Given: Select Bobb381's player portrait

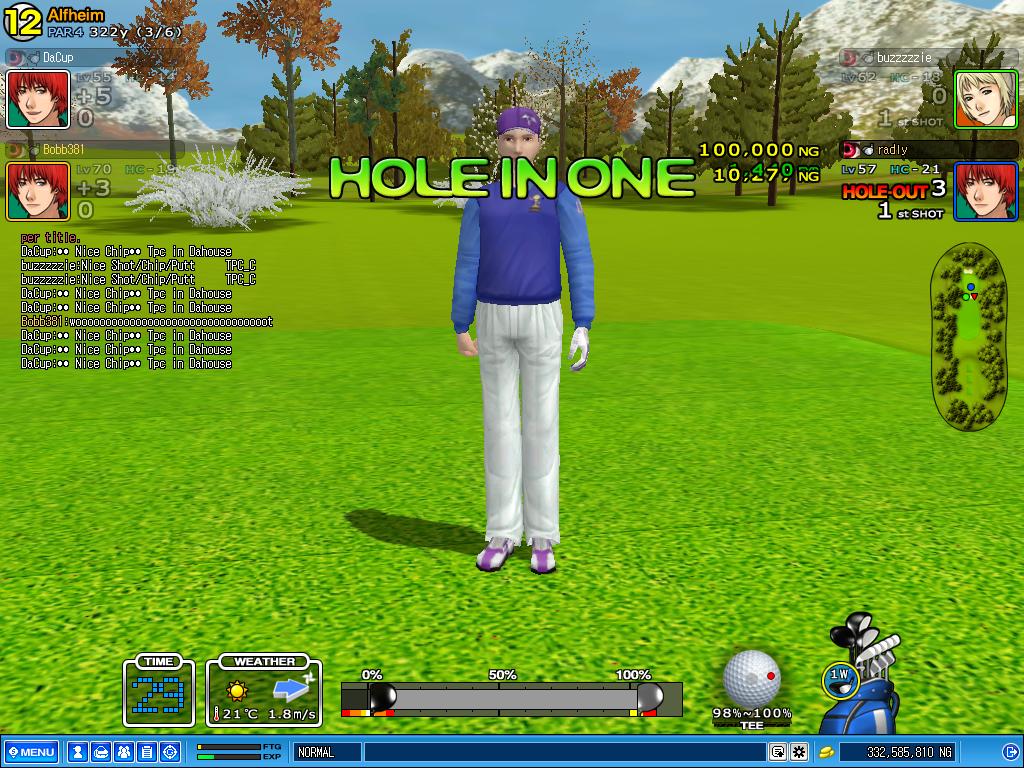Looking at the screenshot, I should pyautogui.click(x=38, y=191).
